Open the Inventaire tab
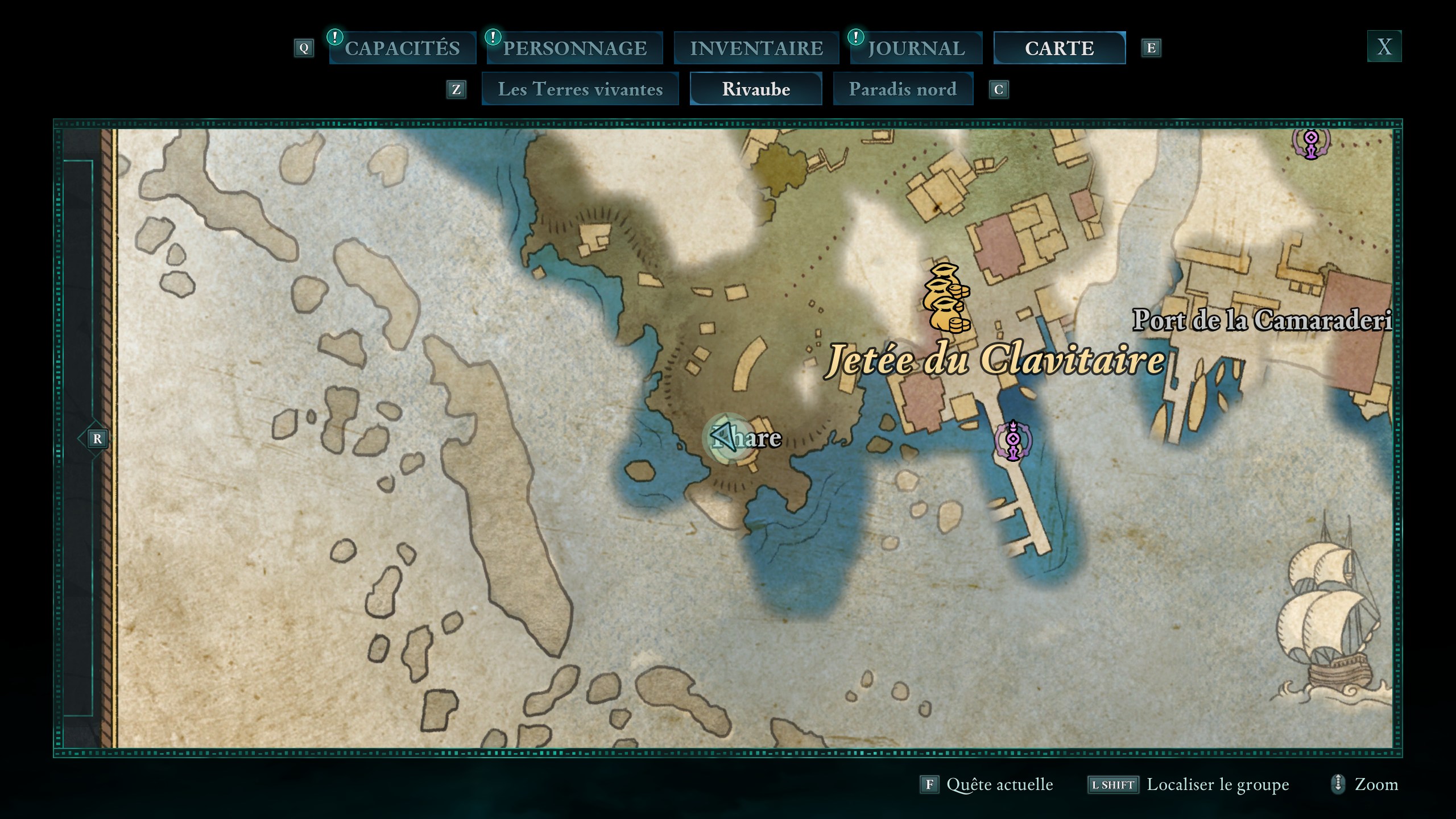 coord(756,48)
